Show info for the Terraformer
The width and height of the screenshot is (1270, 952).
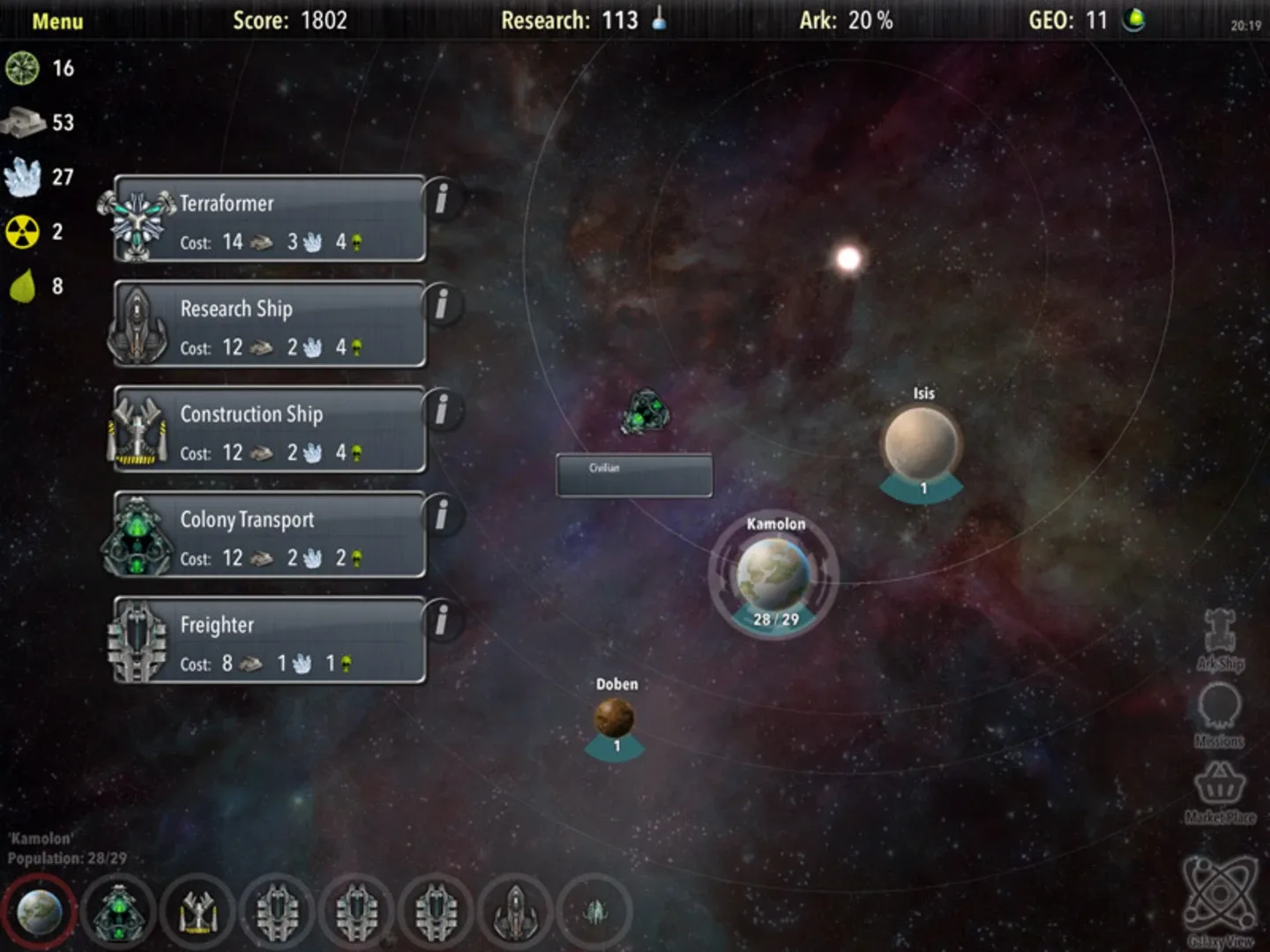[443, 199]
